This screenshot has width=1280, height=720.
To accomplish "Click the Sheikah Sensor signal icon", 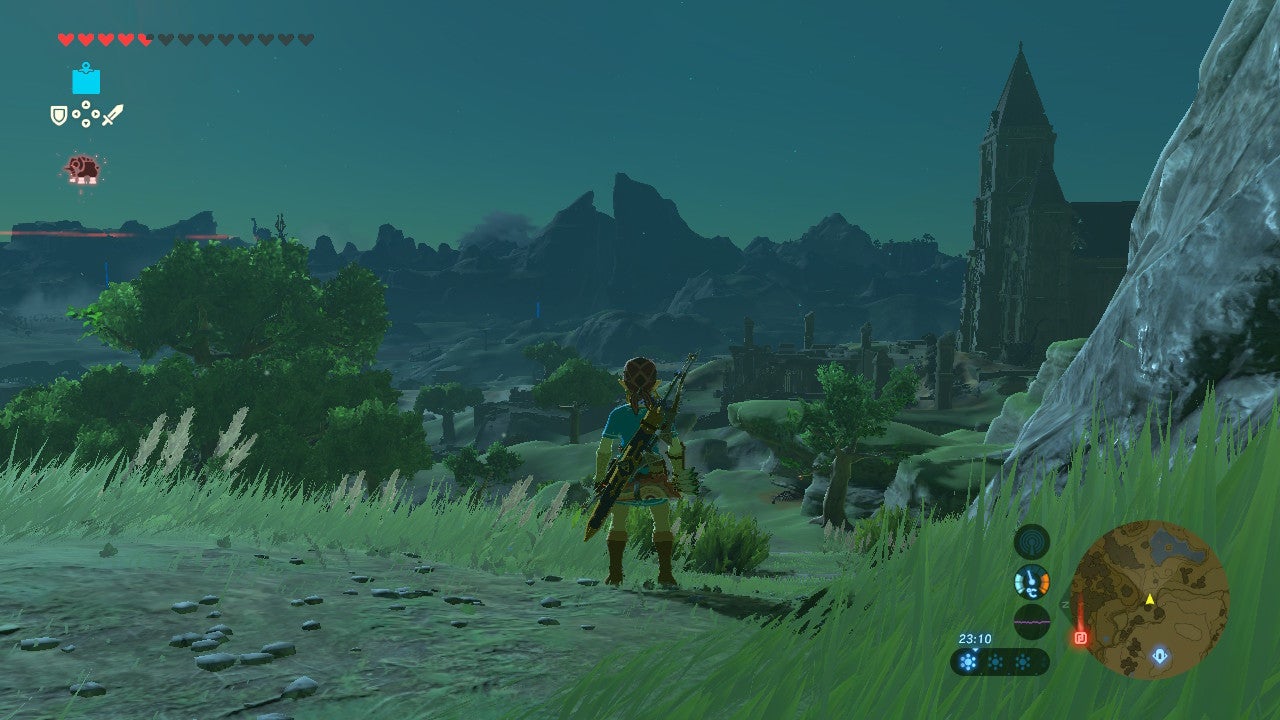I will coord(1031,543).
